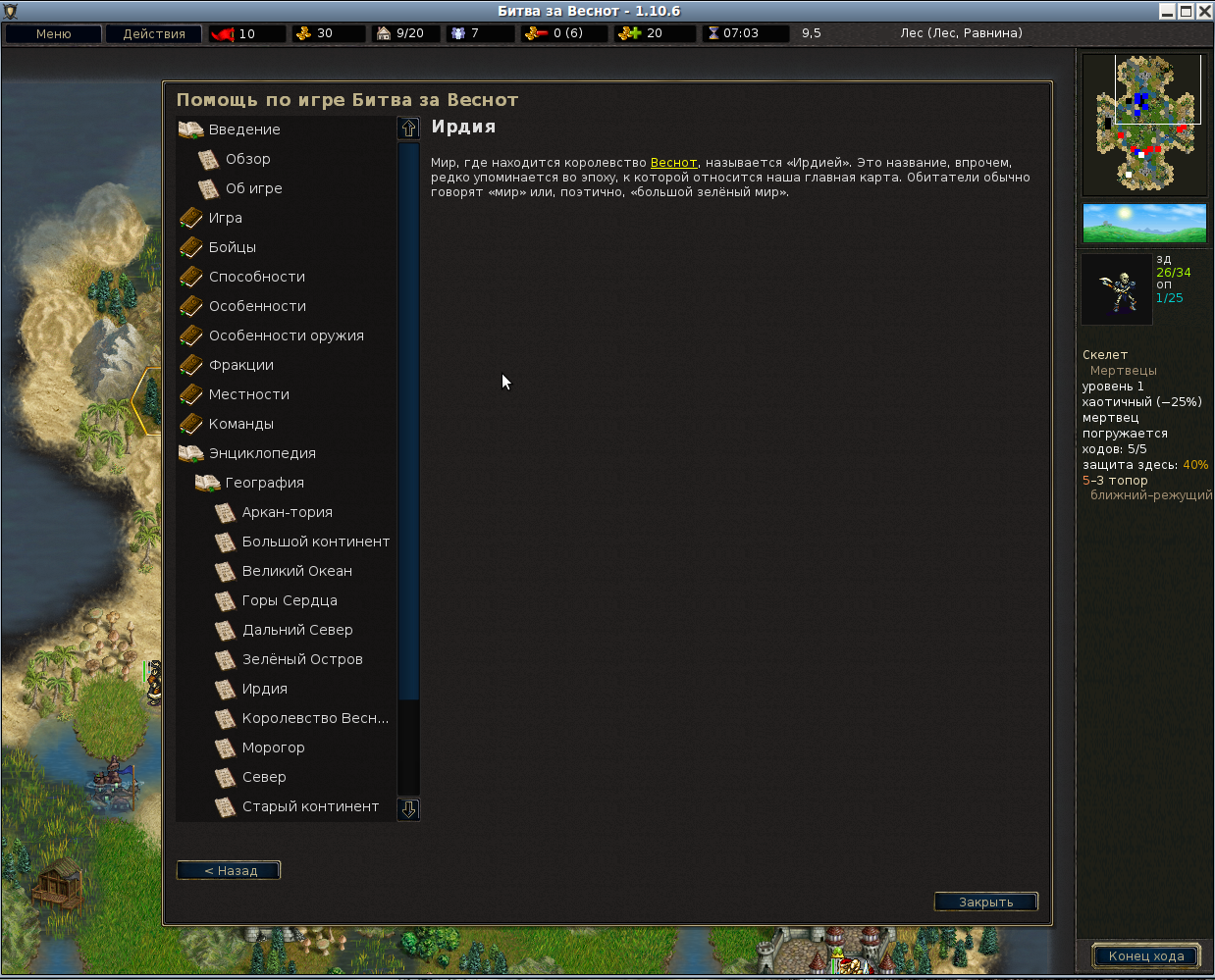The width and height of the screenshot is (1215, 980).
Task: Open the Введение help section
Action: [244, 129]
